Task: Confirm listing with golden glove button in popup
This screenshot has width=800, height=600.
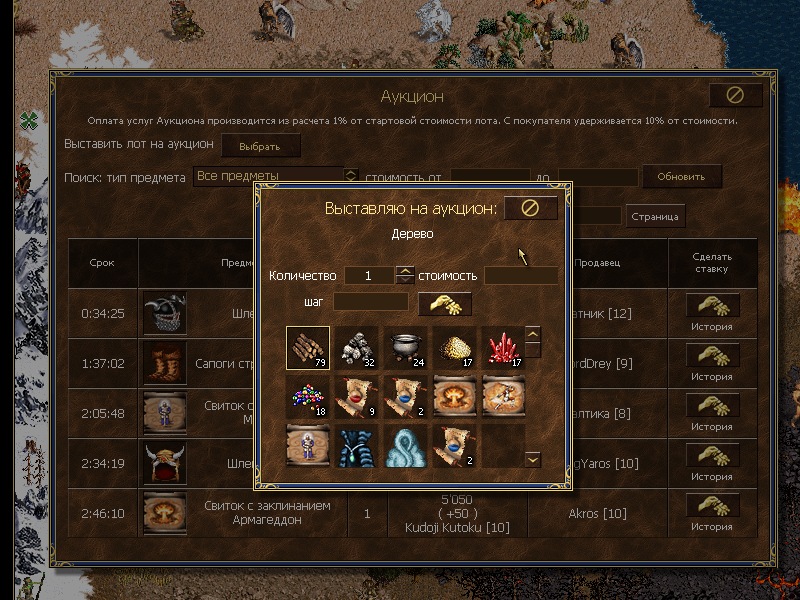Action: pyautogui.click(x=444, y=303)
